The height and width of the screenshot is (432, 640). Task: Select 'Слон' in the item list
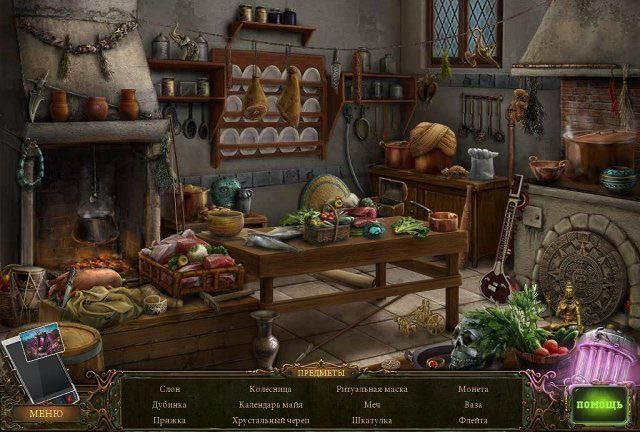click(x=170, y=388)
